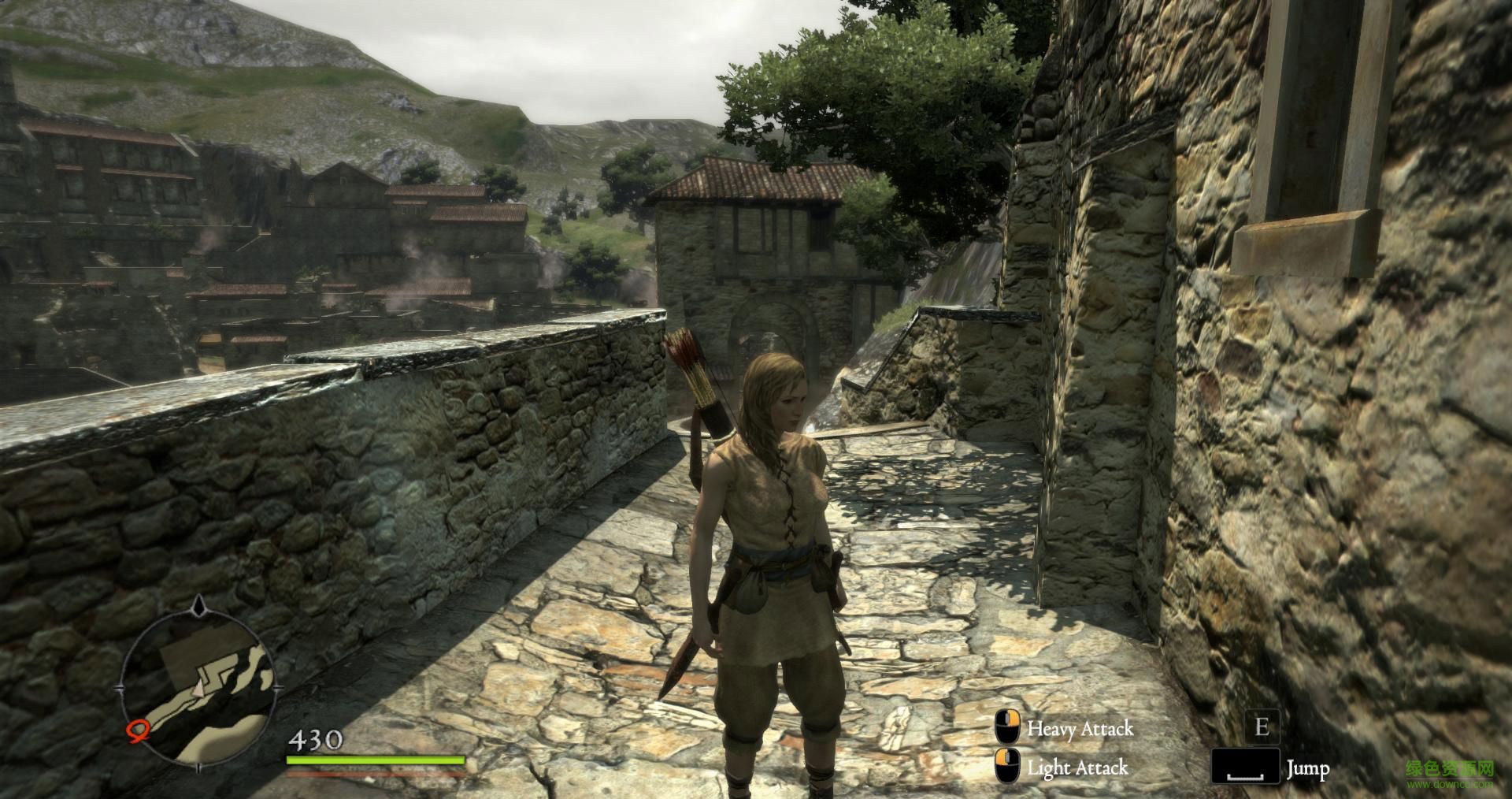Click the circular minimap
This screenshot has height=799, width=1512.
click(x=198, y=686)
